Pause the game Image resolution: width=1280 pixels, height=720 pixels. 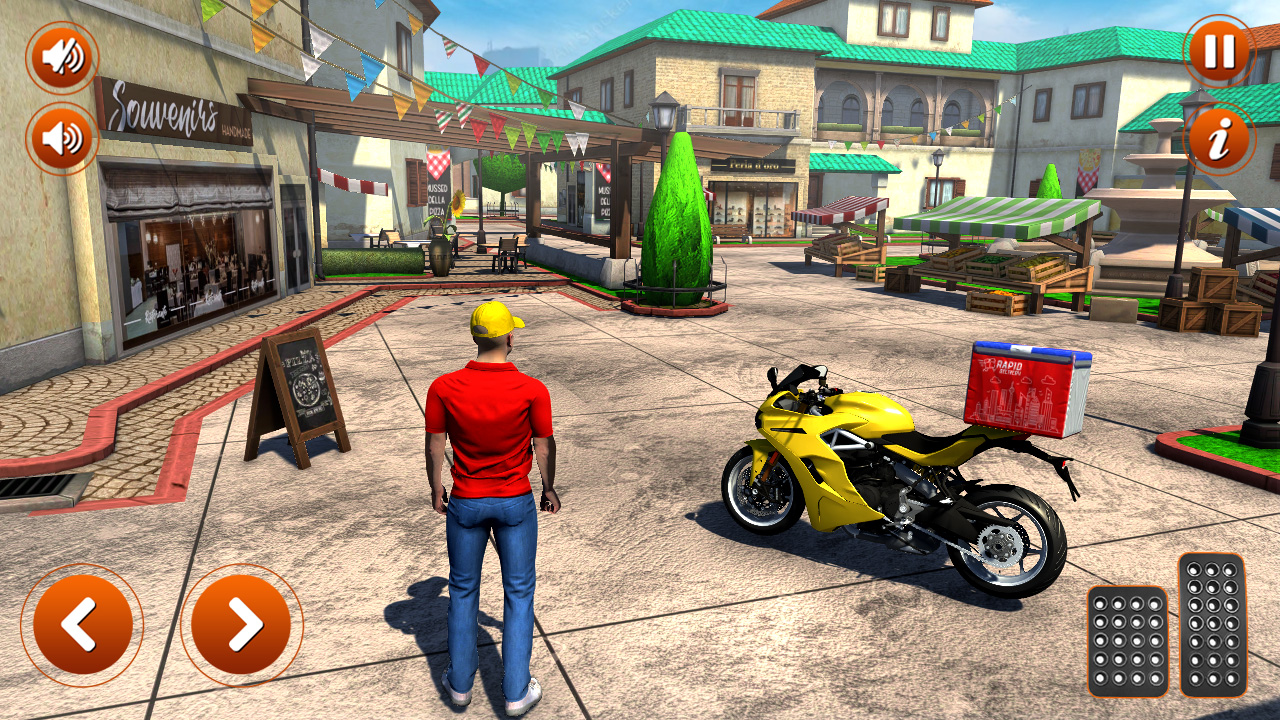1218,55
